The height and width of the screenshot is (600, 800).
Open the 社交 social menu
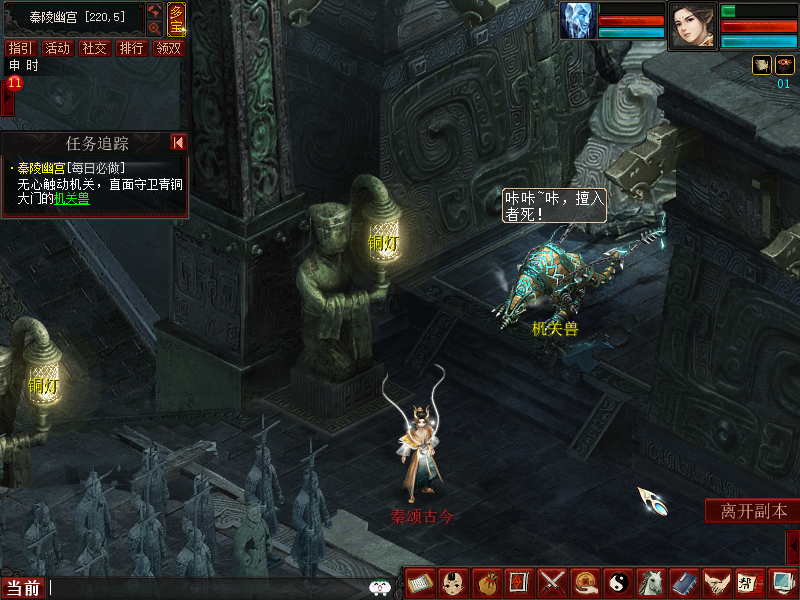click(x=94, y=48)
